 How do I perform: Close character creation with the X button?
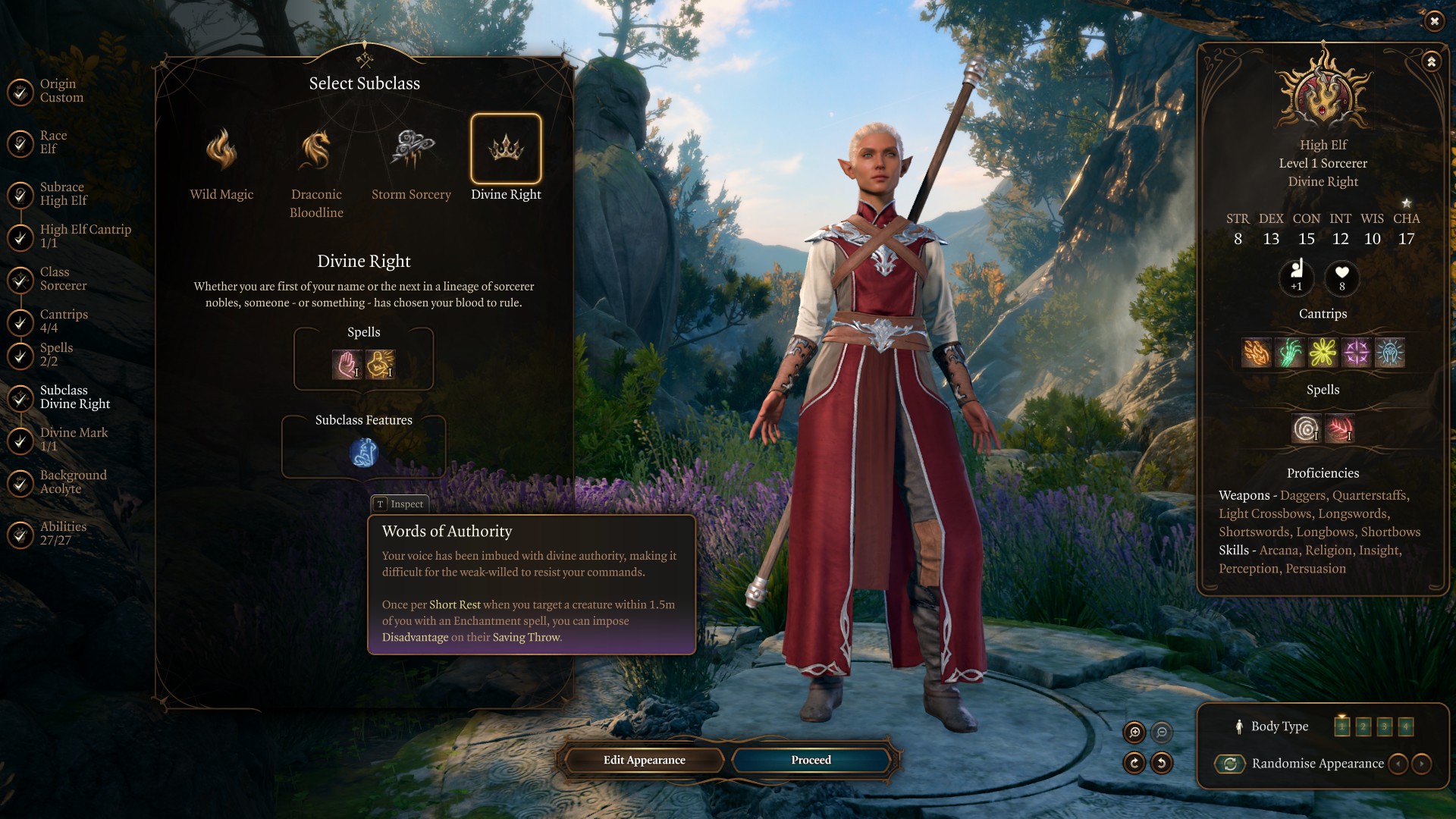[x=1433, y=21]
